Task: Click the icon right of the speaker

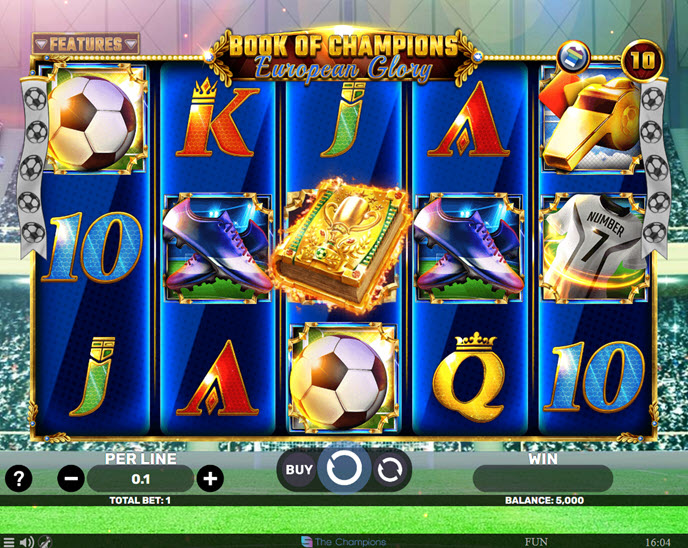Action: tap(46, 542)
